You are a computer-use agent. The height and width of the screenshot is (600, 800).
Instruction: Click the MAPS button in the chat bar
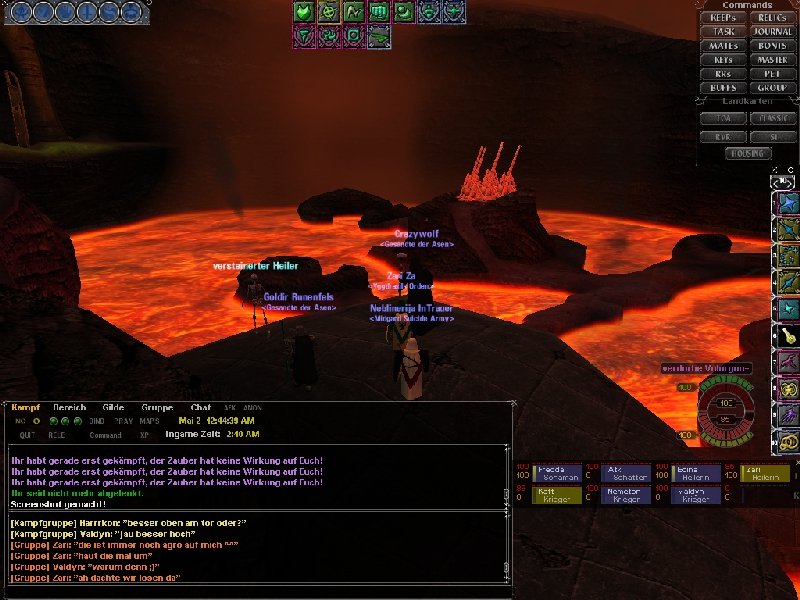click(149, 421)
